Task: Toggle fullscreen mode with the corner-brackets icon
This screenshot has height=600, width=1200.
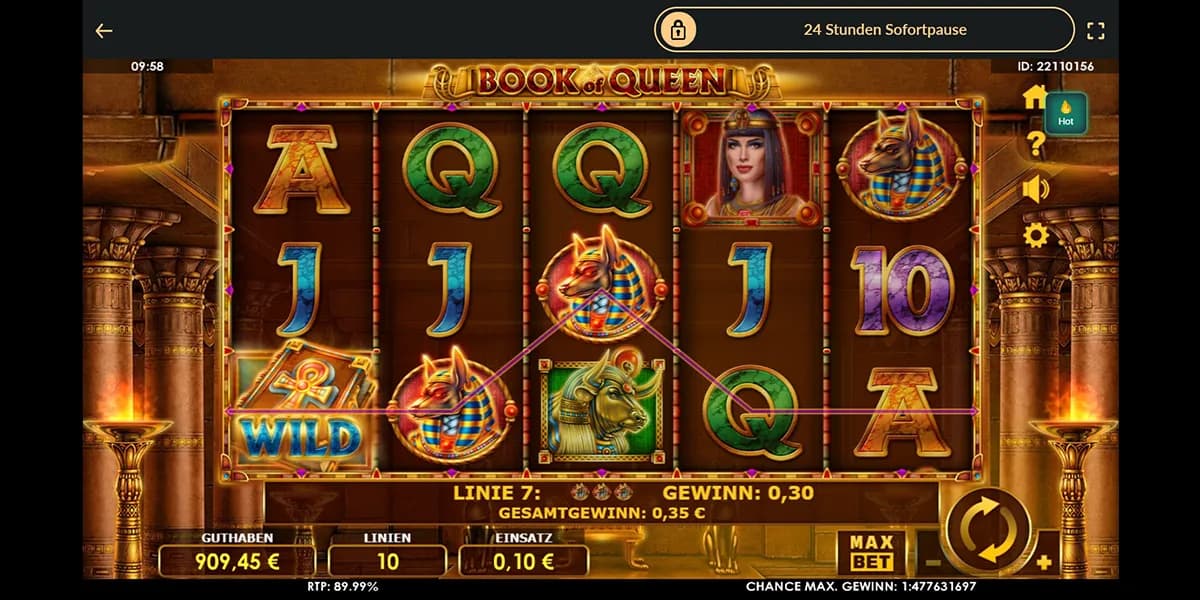Action: [x=1095, y=31]
